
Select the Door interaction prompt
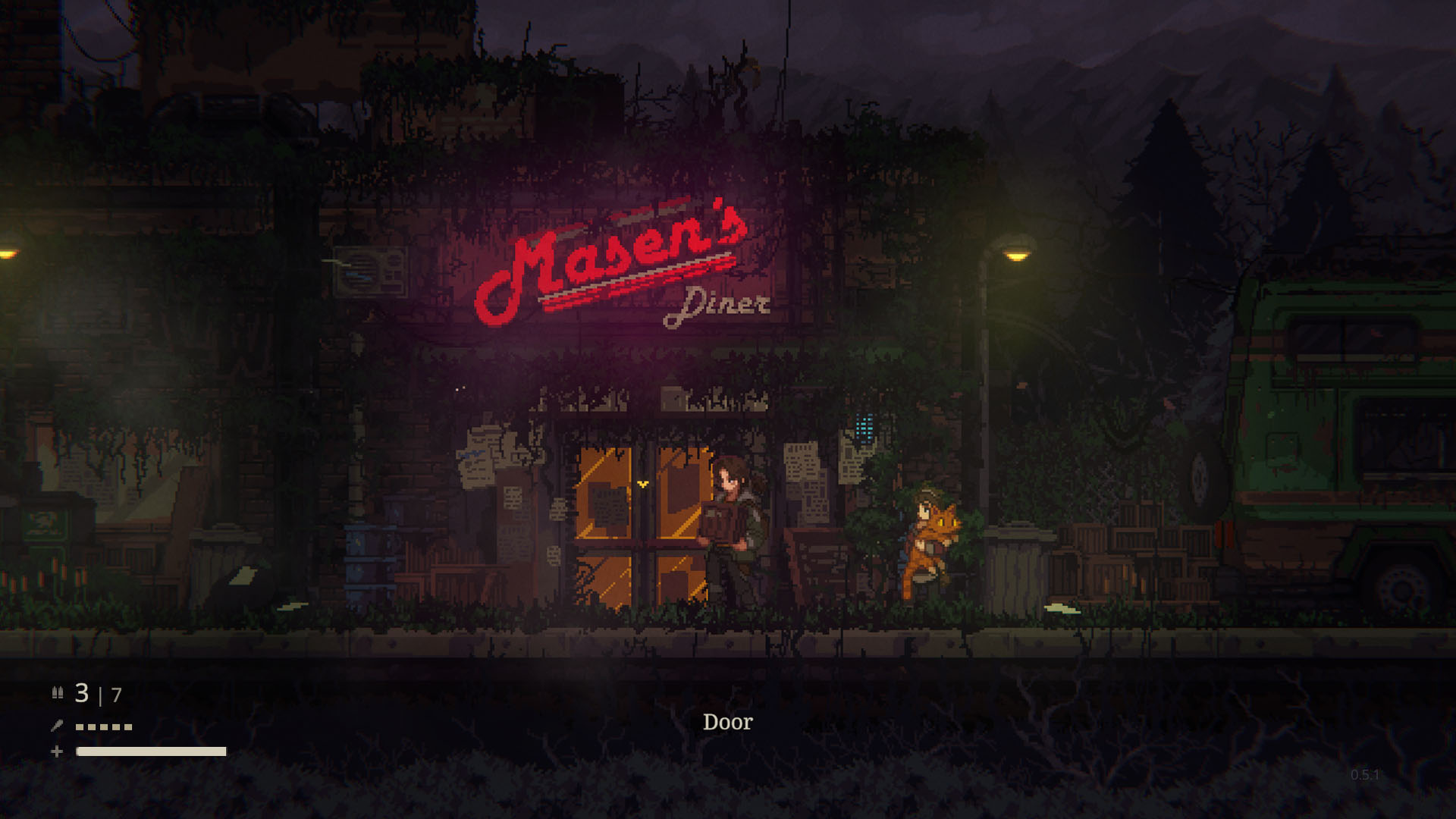pyautogui.click(x=728, y=722)
